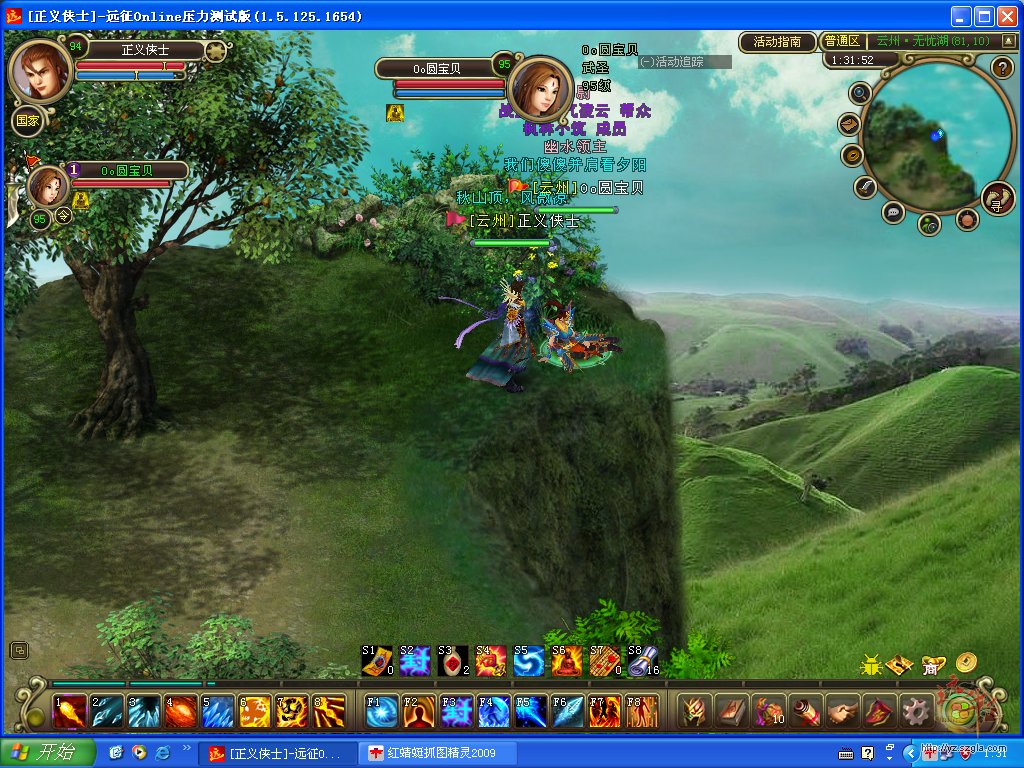The image size is (1024, 768).
Task: Use the S8 scroll item with 16 count
Action: [x=644, y=660]
